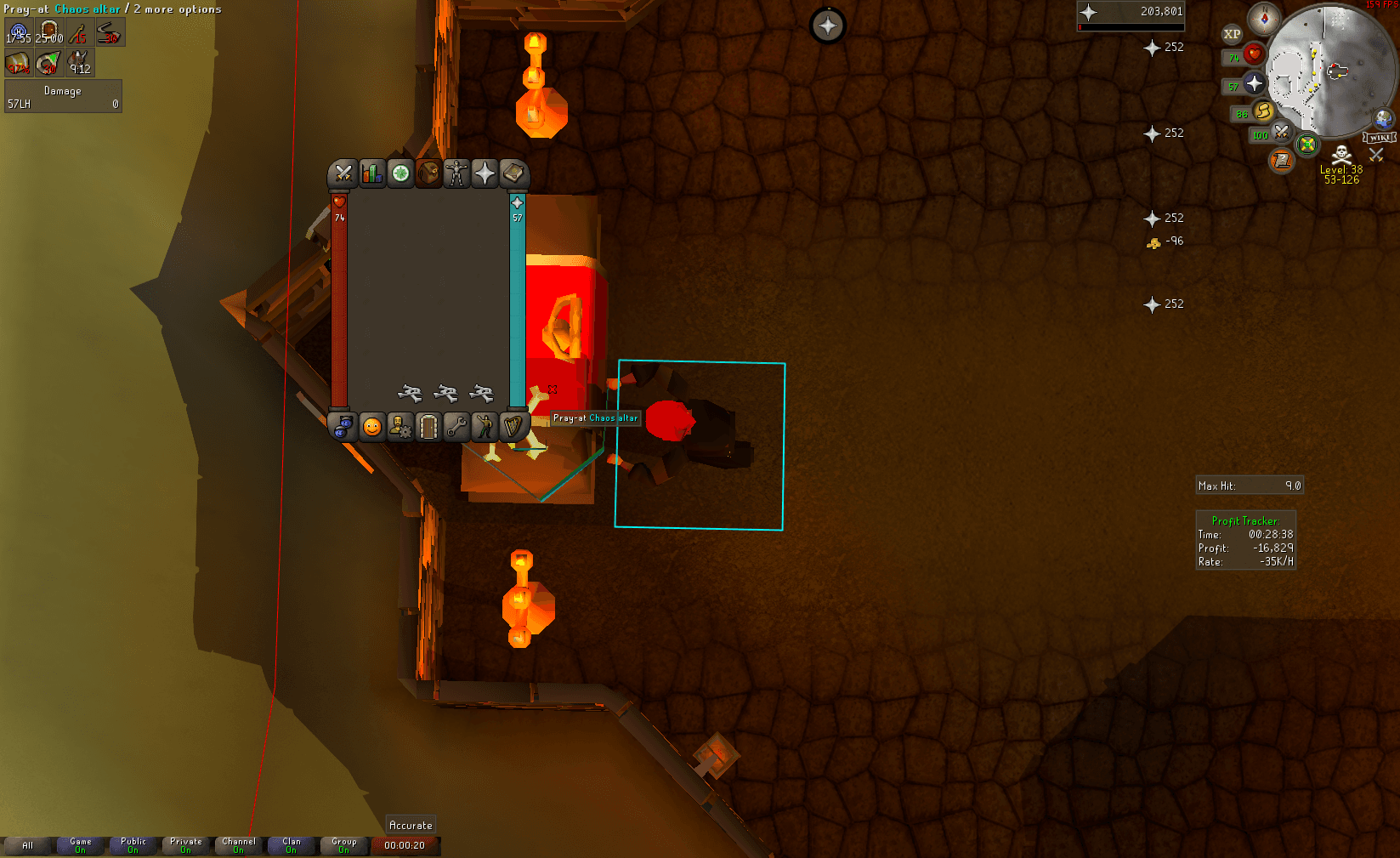Open the Emotes tab
1400x858 pixels.
pos(485,428)
